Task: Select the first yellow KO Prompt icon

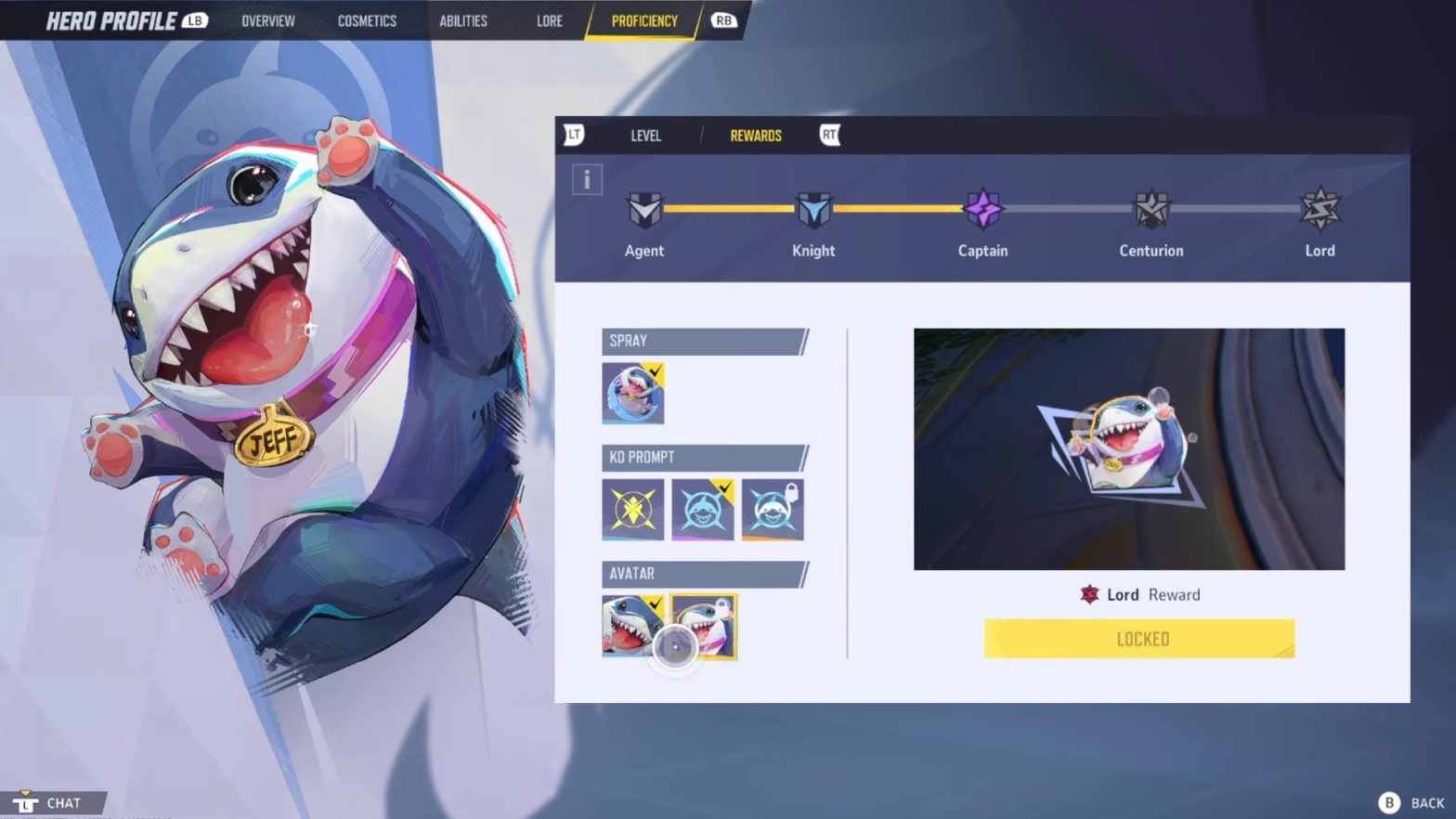Action: coord(632,509)
